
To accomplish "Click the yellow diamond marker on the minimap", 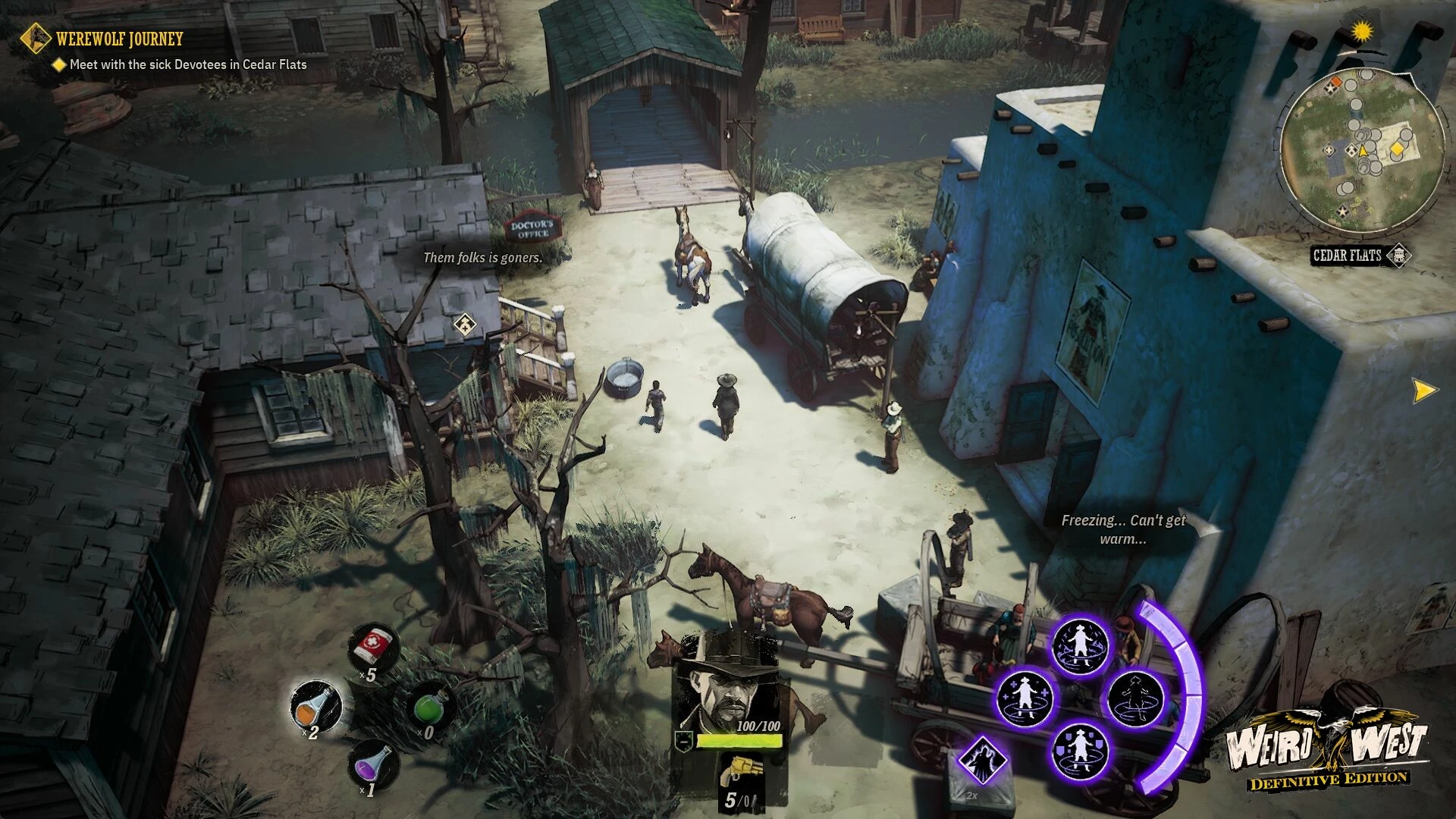I will [x=1396, y=150].
